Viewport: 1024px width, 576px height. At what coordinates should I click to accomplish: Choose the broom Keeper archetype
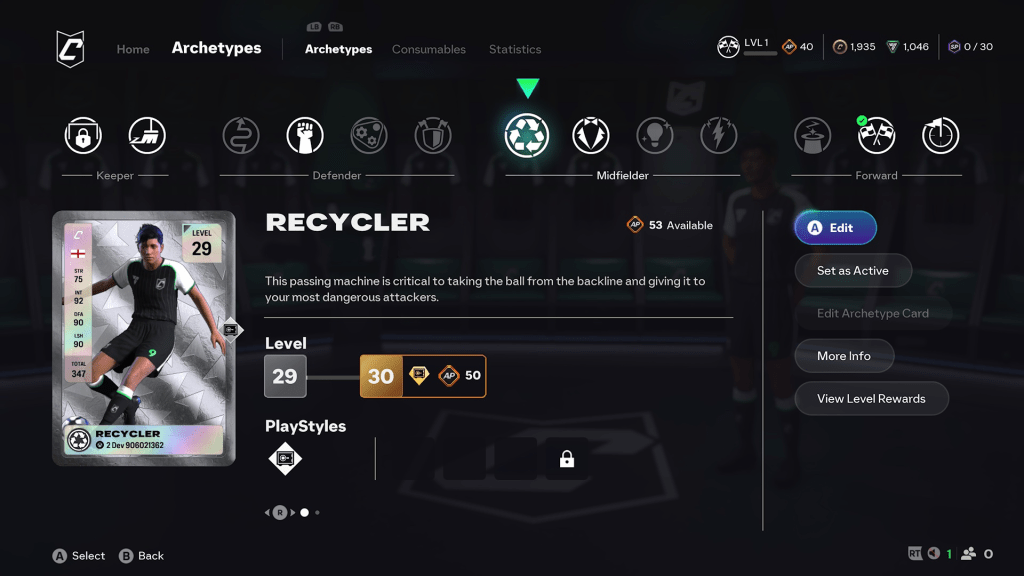(147, 135)
